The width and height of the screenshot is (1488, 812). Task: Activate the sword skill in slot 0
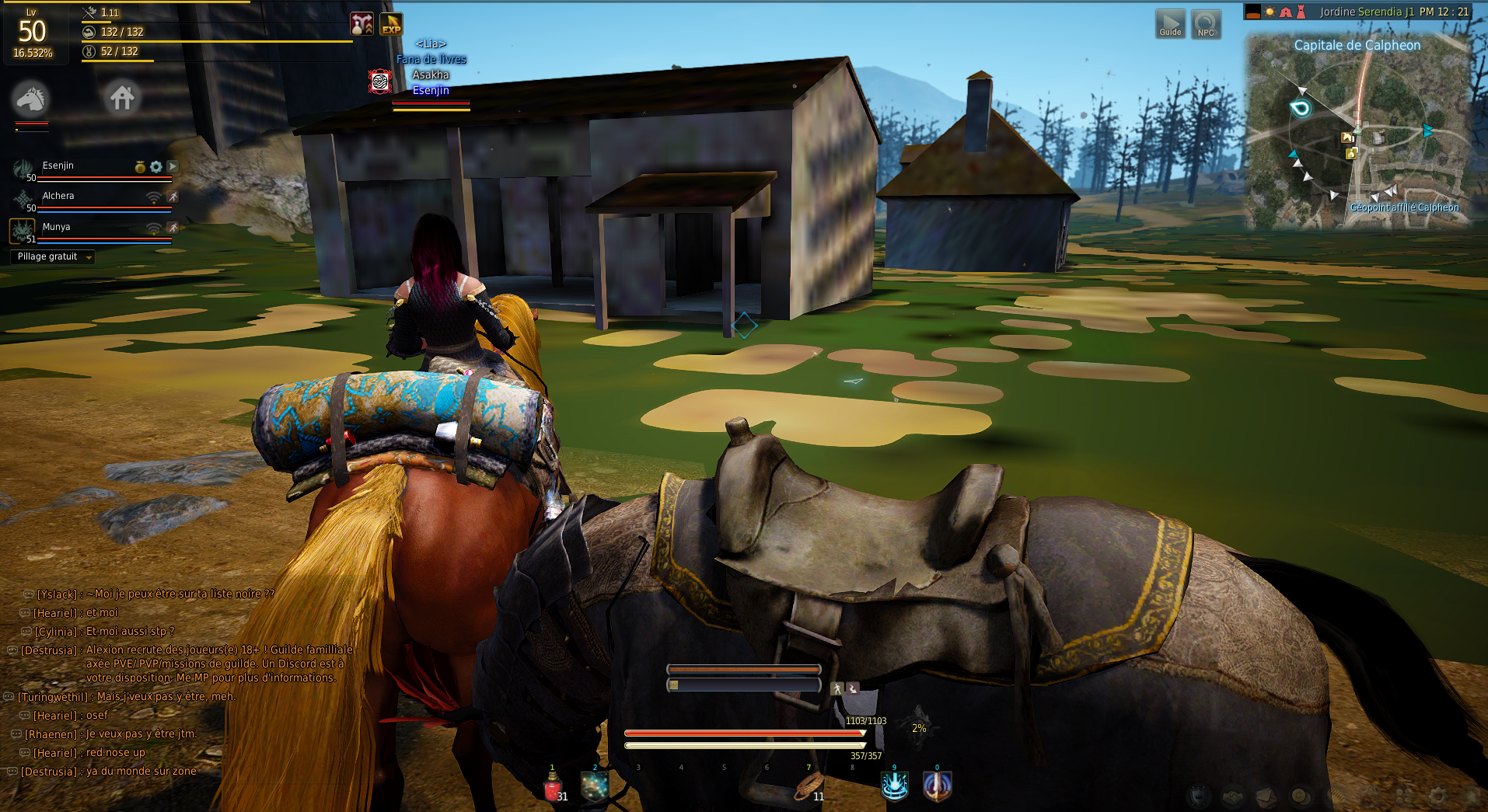[937, 786]
